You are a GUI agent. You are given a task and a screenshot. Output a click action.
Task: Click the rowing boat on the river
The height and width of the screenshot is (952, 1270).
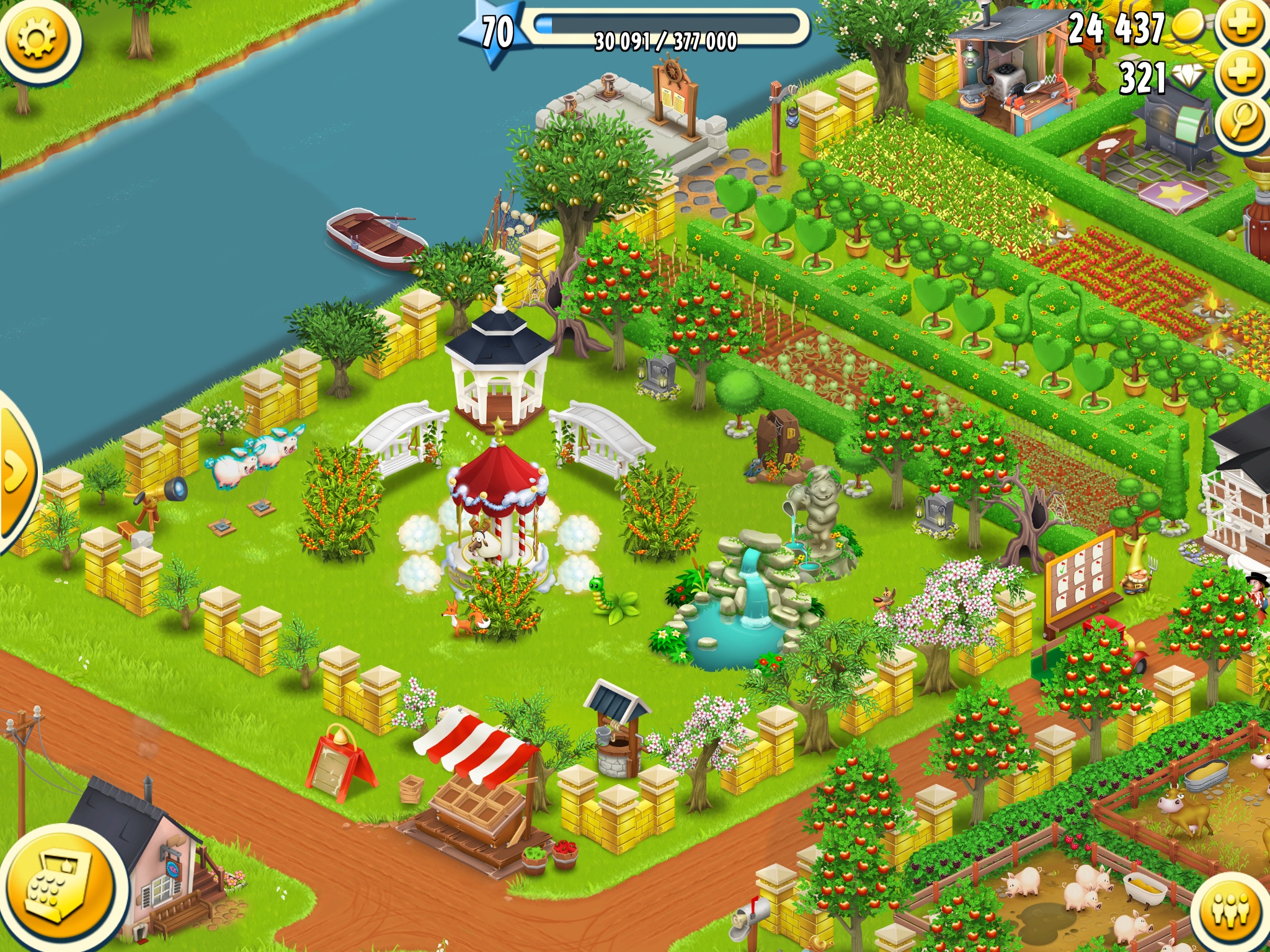372,236
